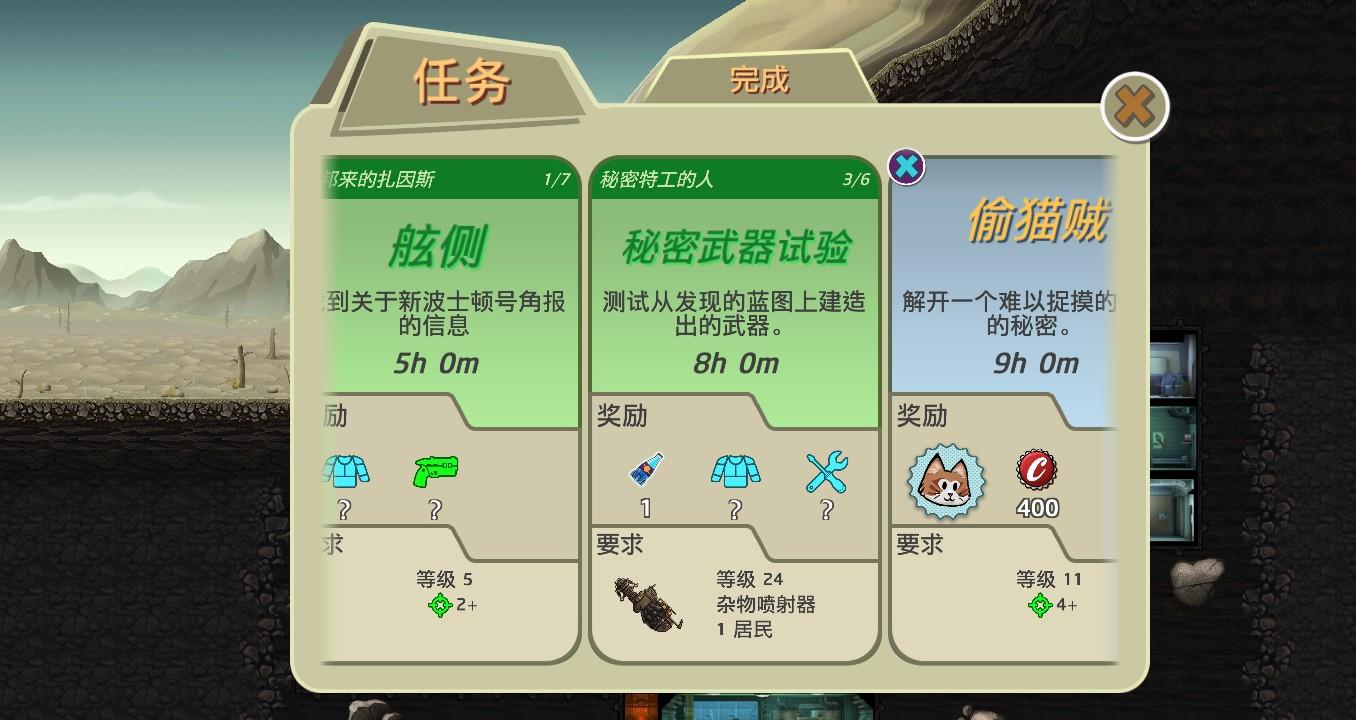Click the cat badge reward on 偷猫贼 quest

[x=945, y=482]
